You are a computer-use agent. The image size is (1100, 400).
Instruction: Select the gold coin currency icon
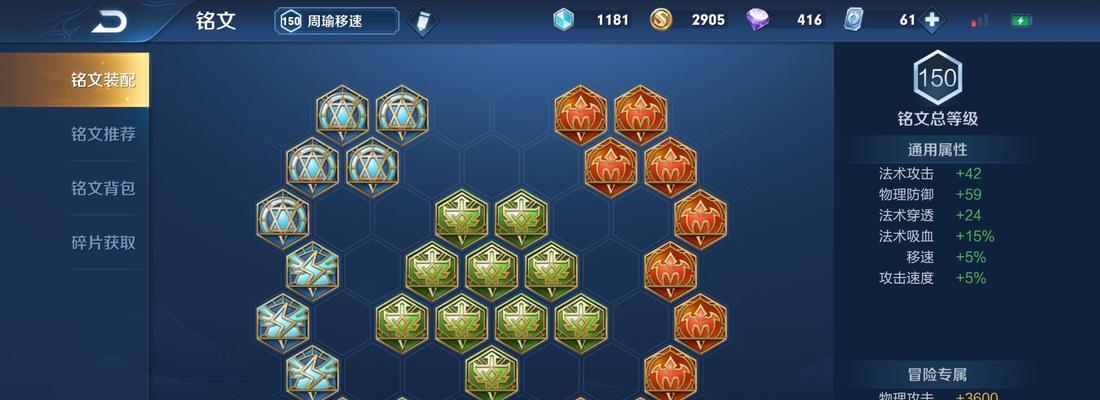pos(661,20)
